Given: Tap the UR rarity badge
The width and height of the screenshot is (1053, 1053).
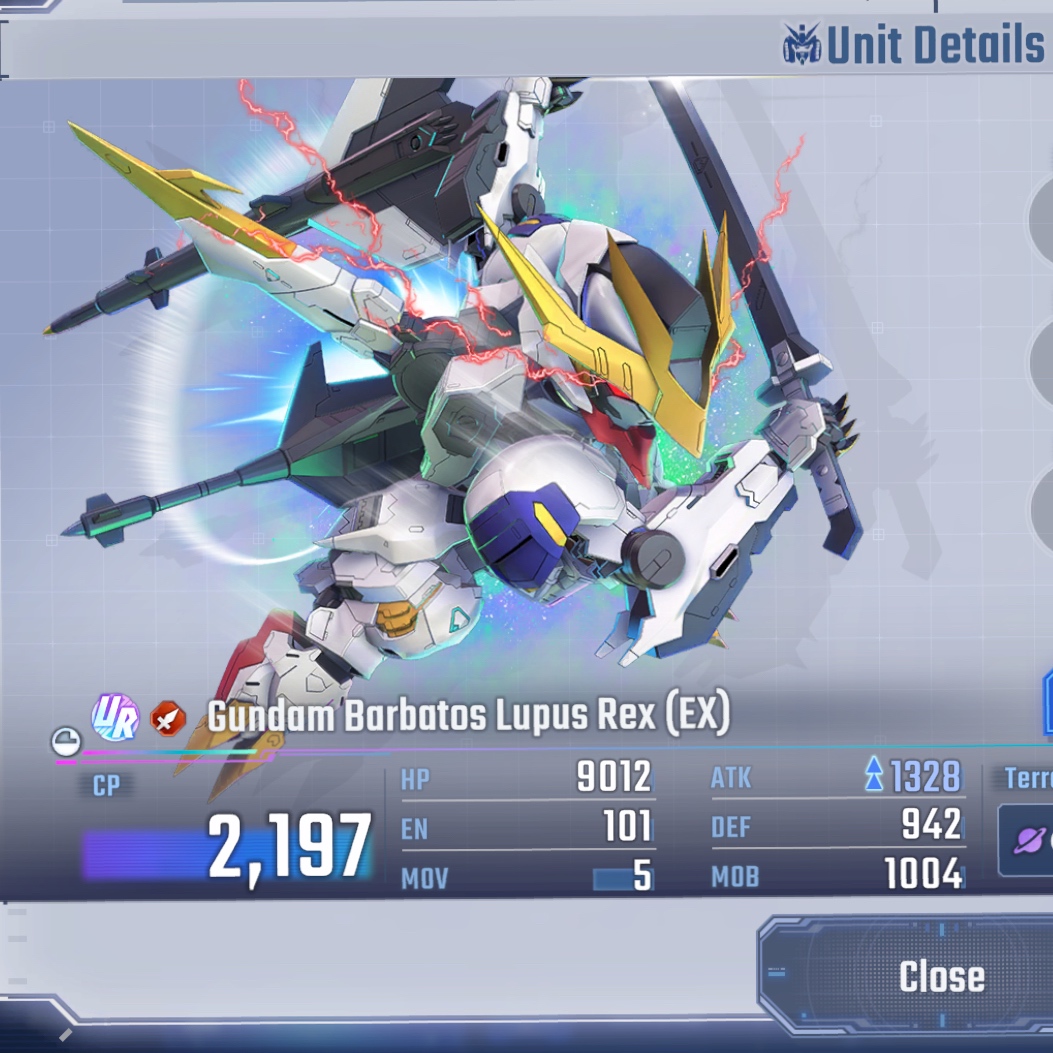Looking at the screenshot, I should pyautogui.click(x=115, y=717).
